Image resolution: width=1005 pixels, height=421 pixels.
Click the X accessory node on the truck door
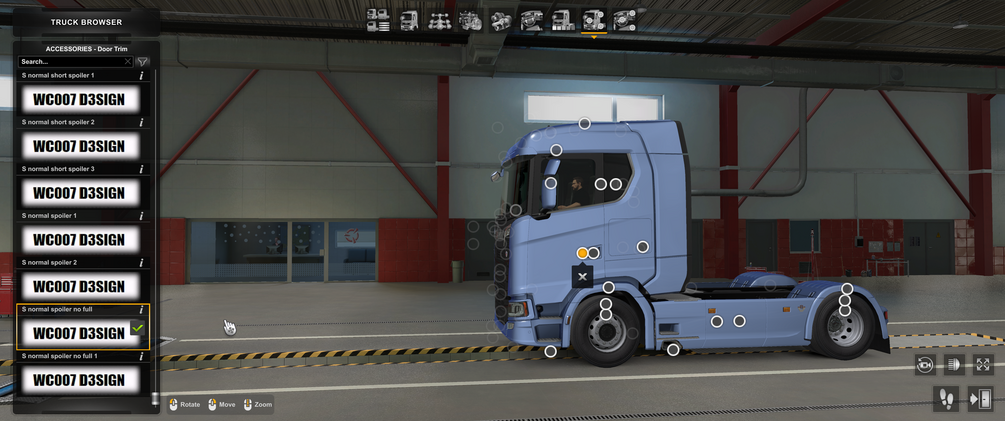point(582,277)
